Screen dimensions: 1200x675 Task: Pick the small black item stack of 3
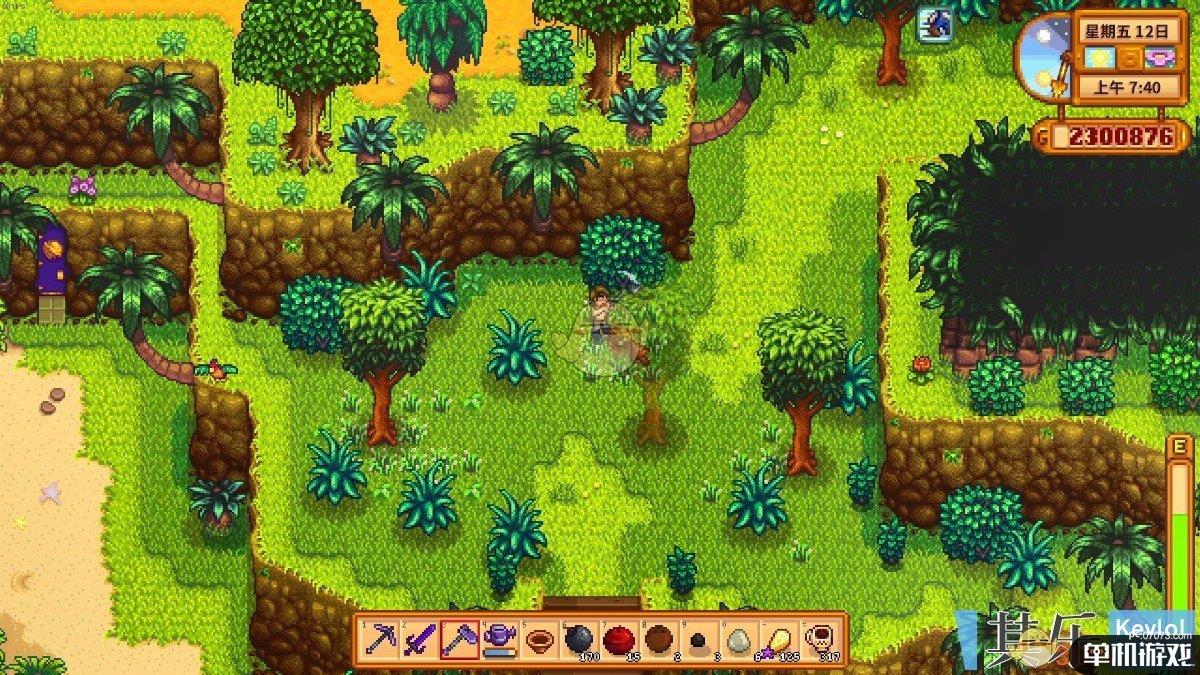[x=699, y=638]
